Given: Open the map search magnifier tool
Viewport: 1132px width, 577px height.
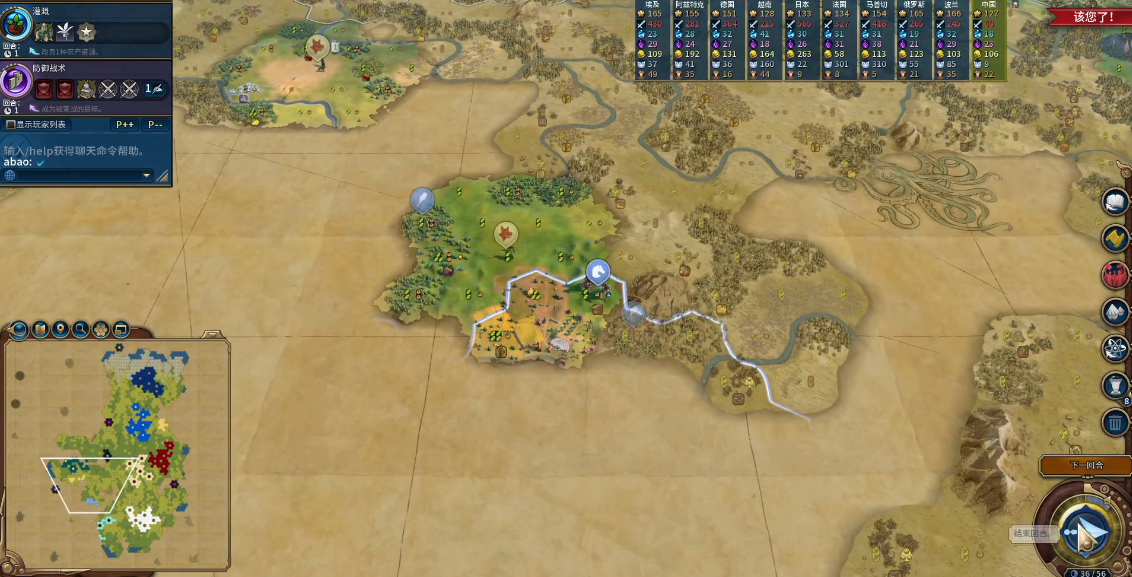Looking at the screenshot, I should 81,329.
